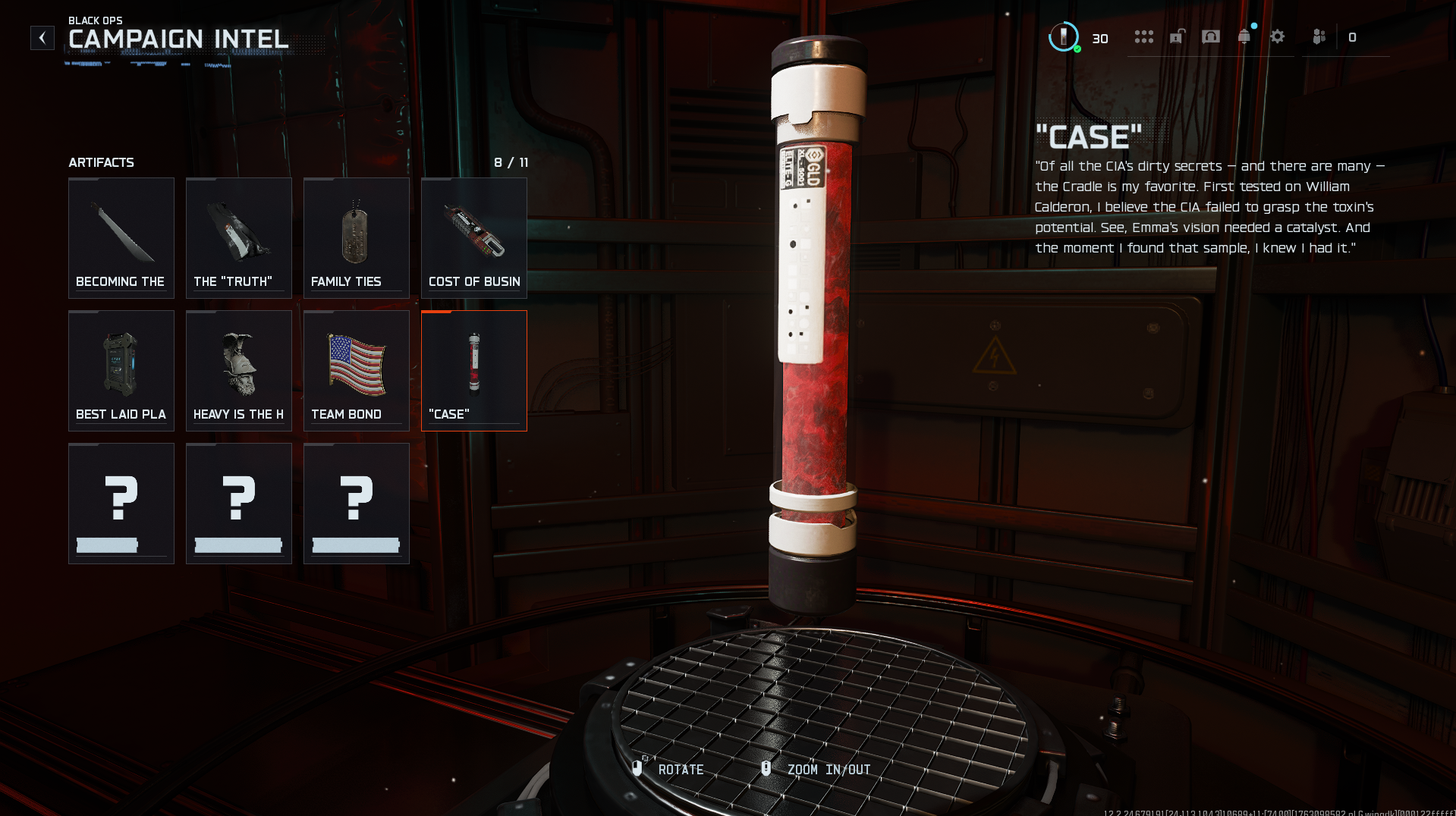The width and height of the screenshot is (1456, 816).
Task: Click the unlocked padlock icon
Action: [x=1177, y=37]
